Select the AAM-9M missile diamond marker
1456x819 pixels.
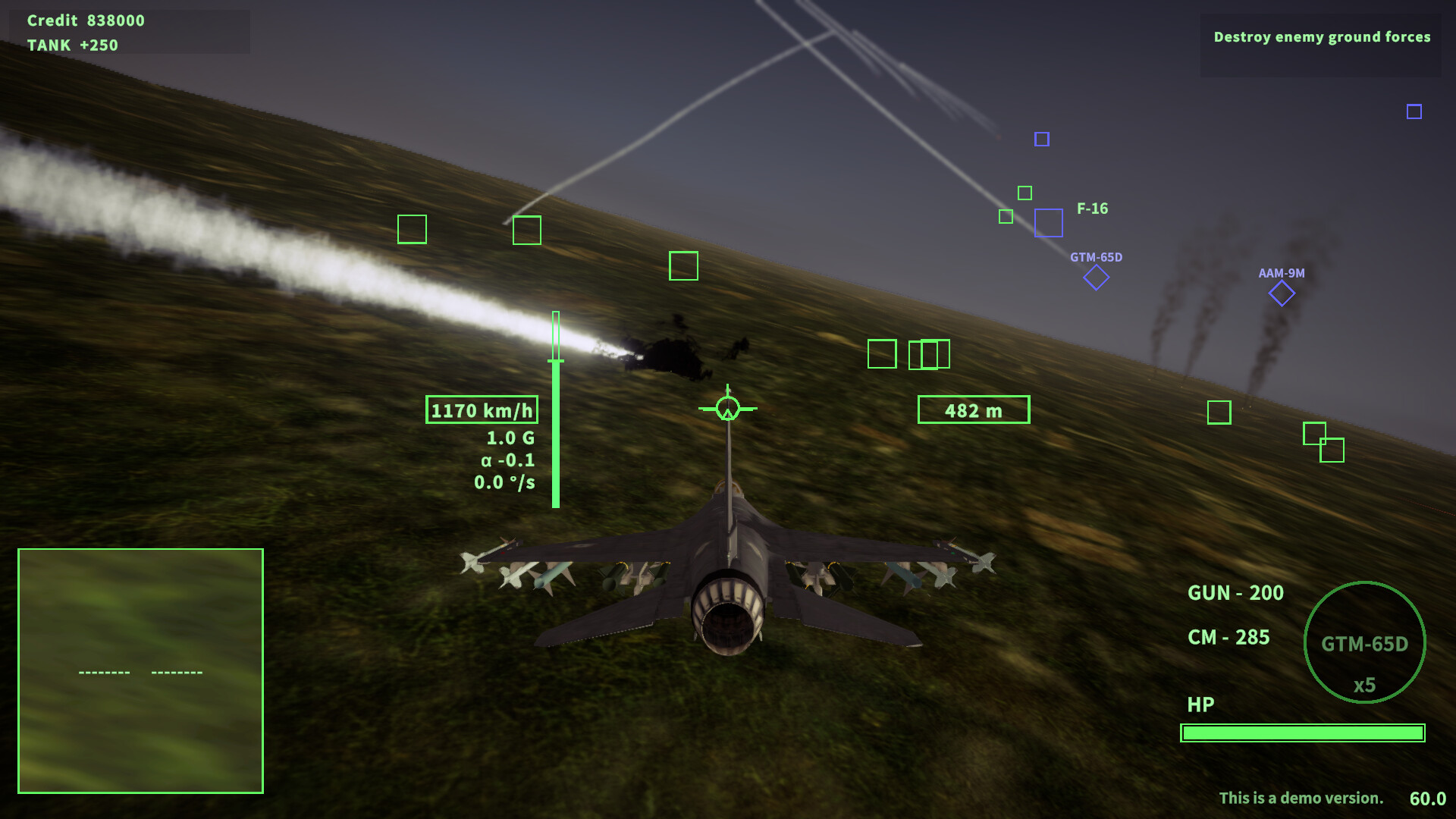(x=1282, y=293)
